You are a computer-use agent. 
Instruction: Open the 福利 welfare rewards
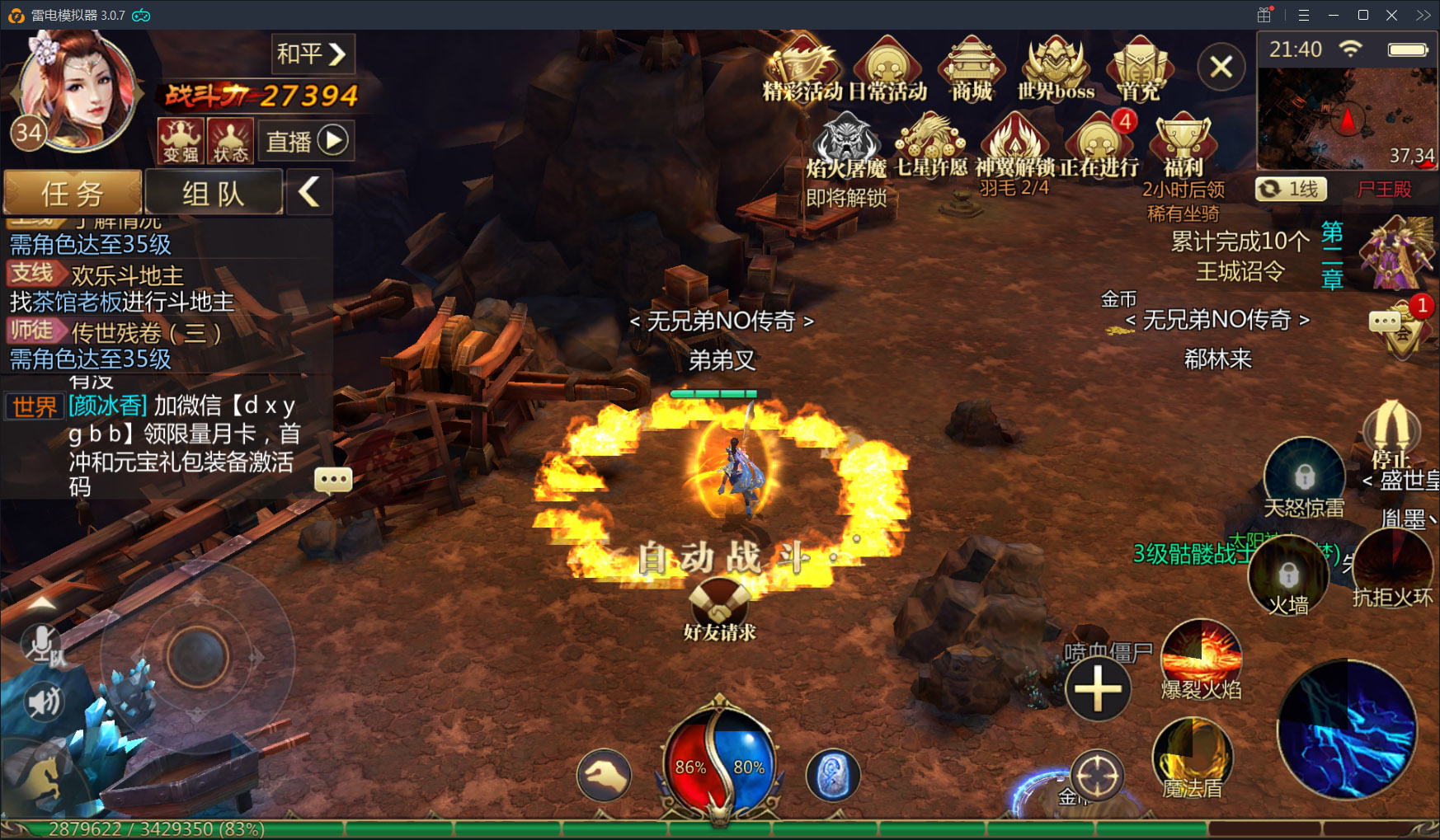tap(1184, 146)
